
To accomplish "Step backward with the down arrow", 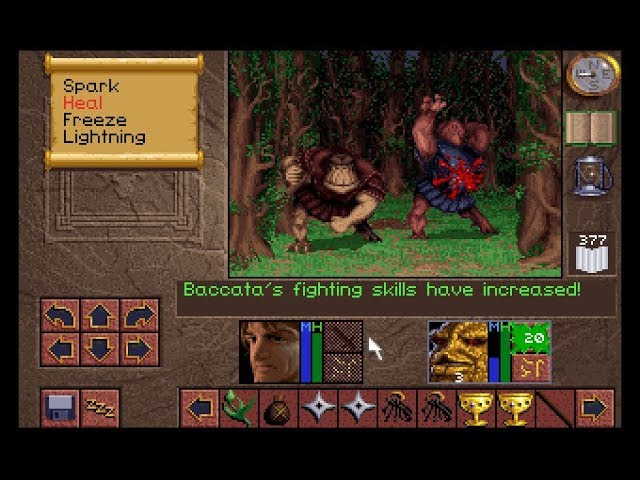I will click(x=100, y=350).
